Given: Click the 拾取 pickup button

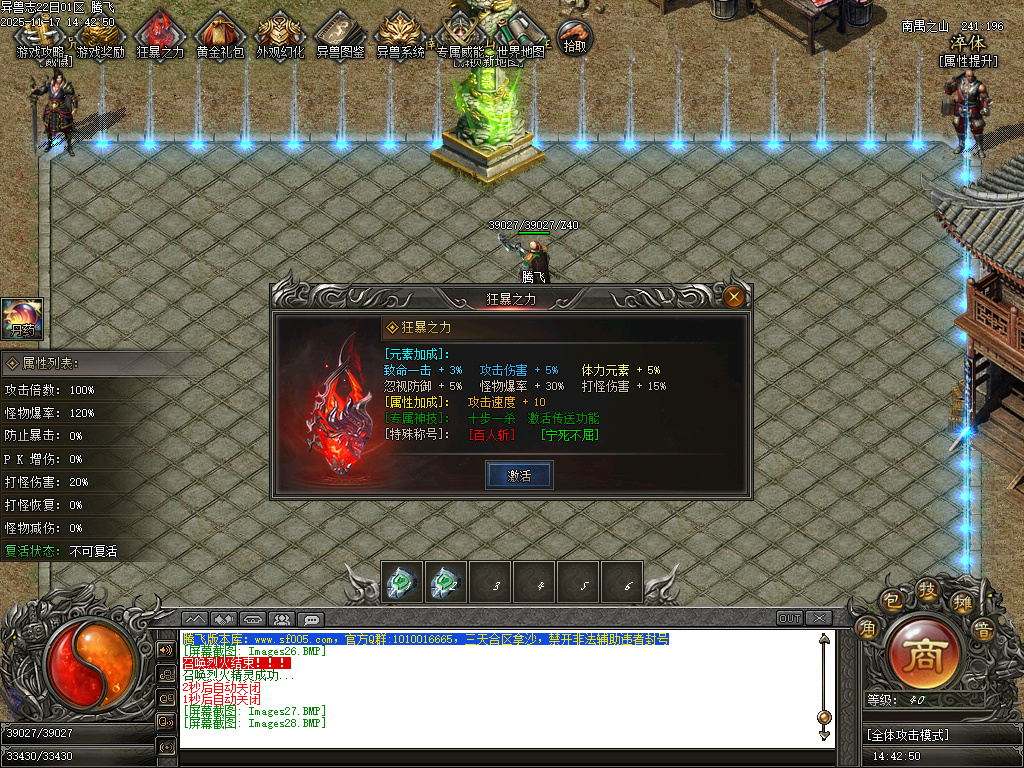Looking at the screenshot, I should tap(574, 38).
